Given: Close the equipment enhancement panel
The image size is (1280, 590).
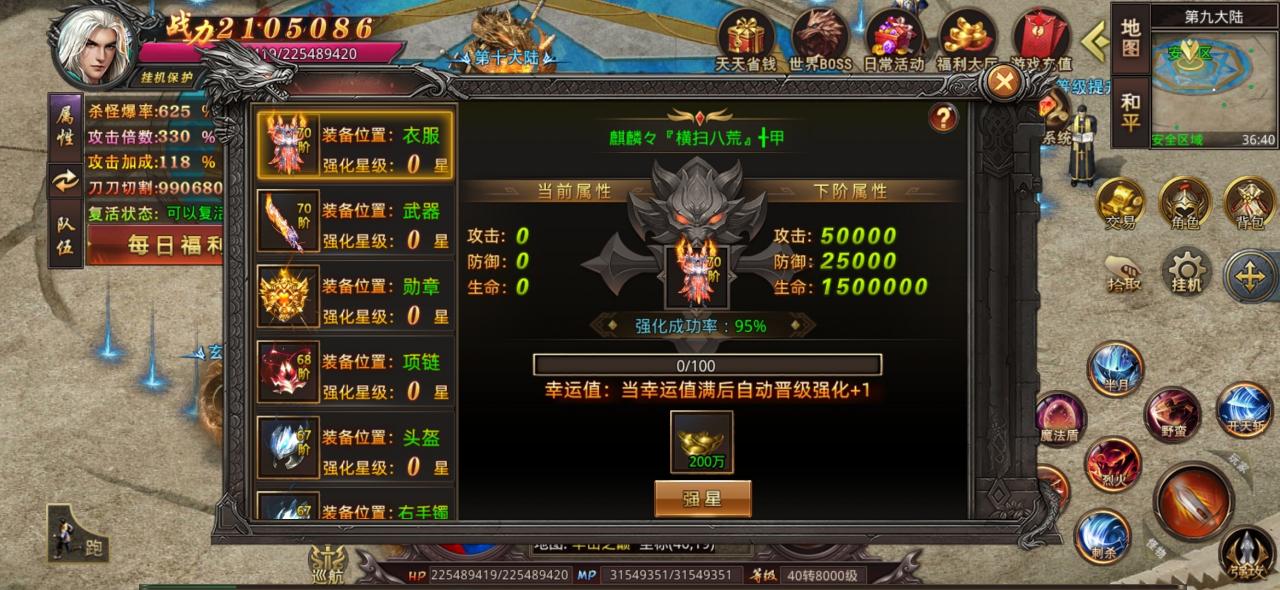Looking at the screenshot, I should point(1001,84).
